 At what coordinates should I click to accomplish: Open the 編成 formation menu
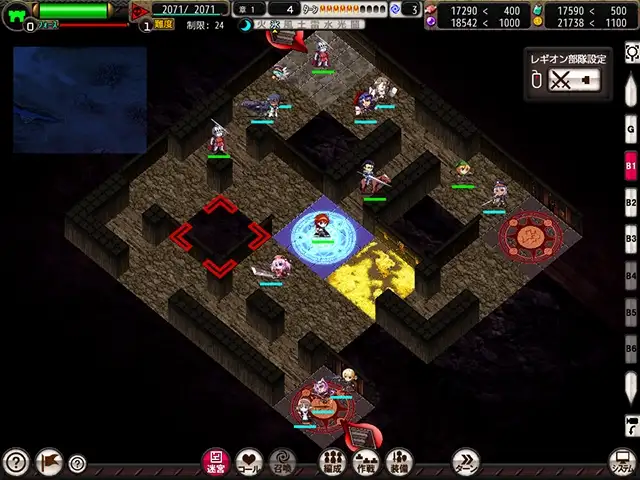[333, 461]
